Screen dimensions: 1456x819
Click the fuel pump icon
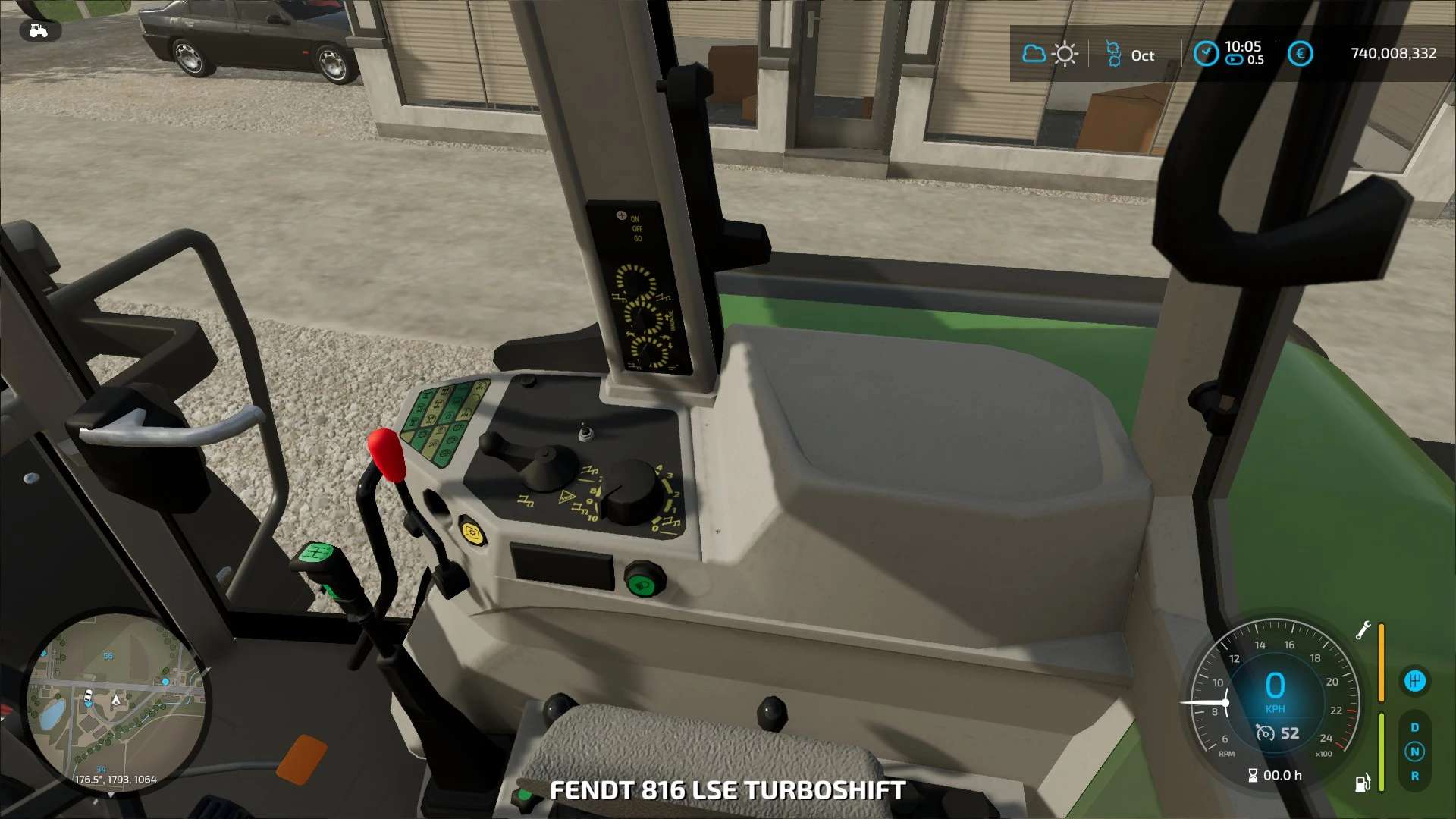coord(1363,783)
